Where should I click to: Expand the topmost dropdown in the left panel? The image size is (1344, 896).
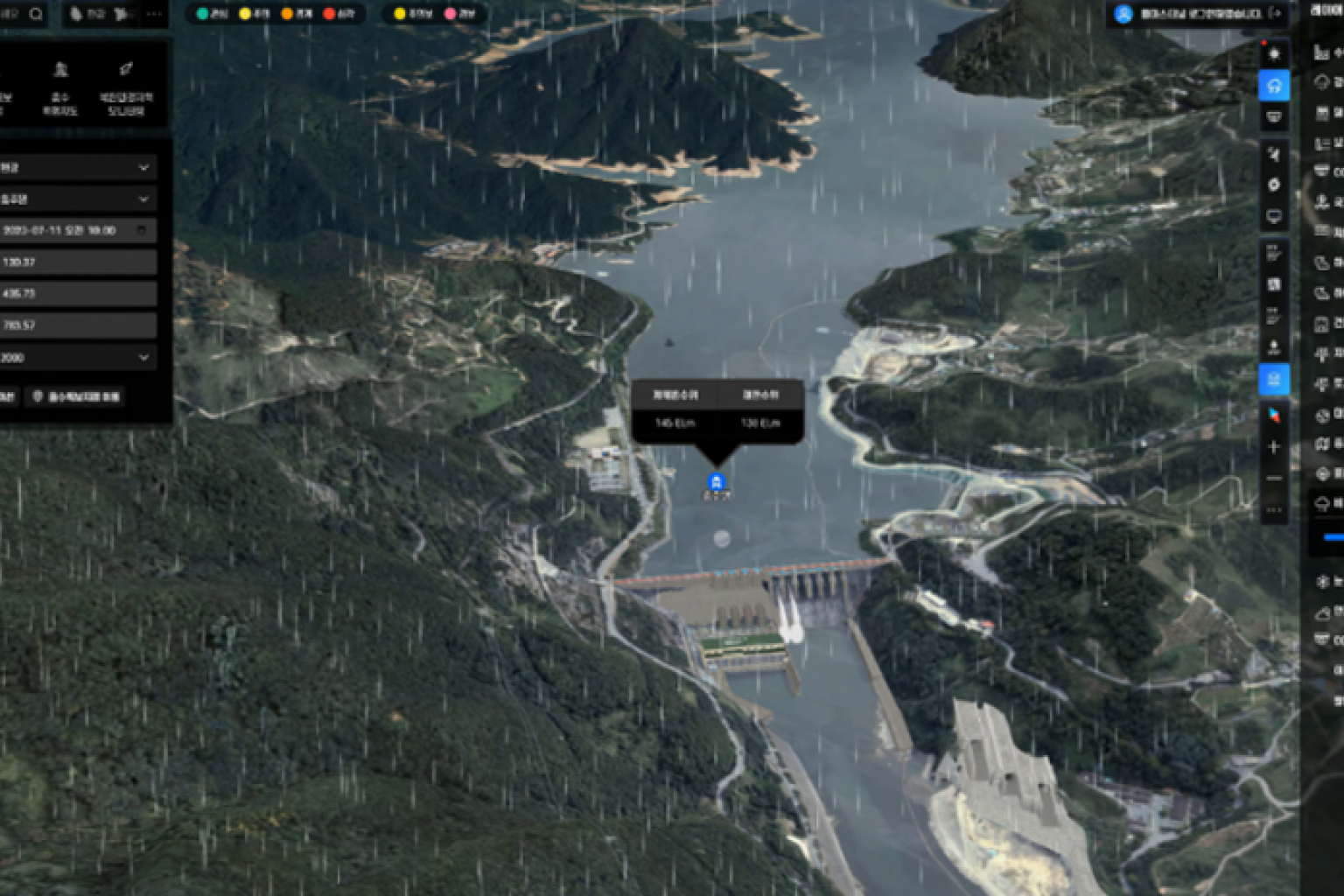pyautogui.click(x=77, y=167)
